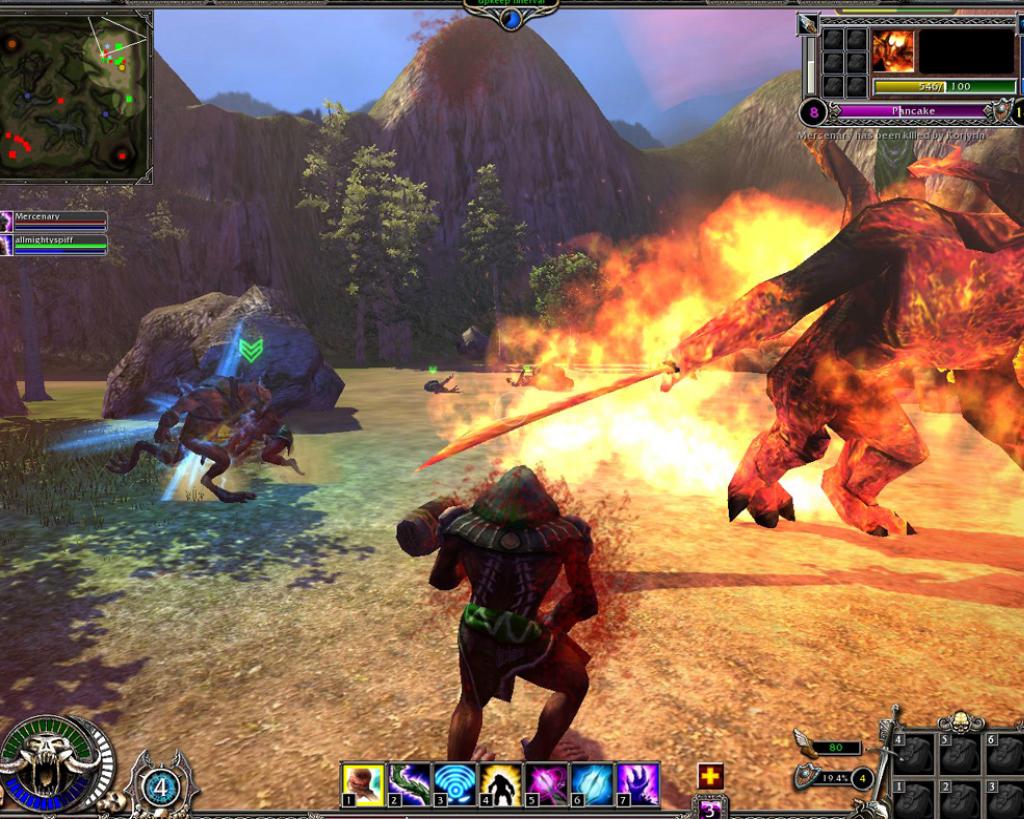This screenshot has width=1024, height=819.
Task: Open the minimap
Action: [76, 96]
